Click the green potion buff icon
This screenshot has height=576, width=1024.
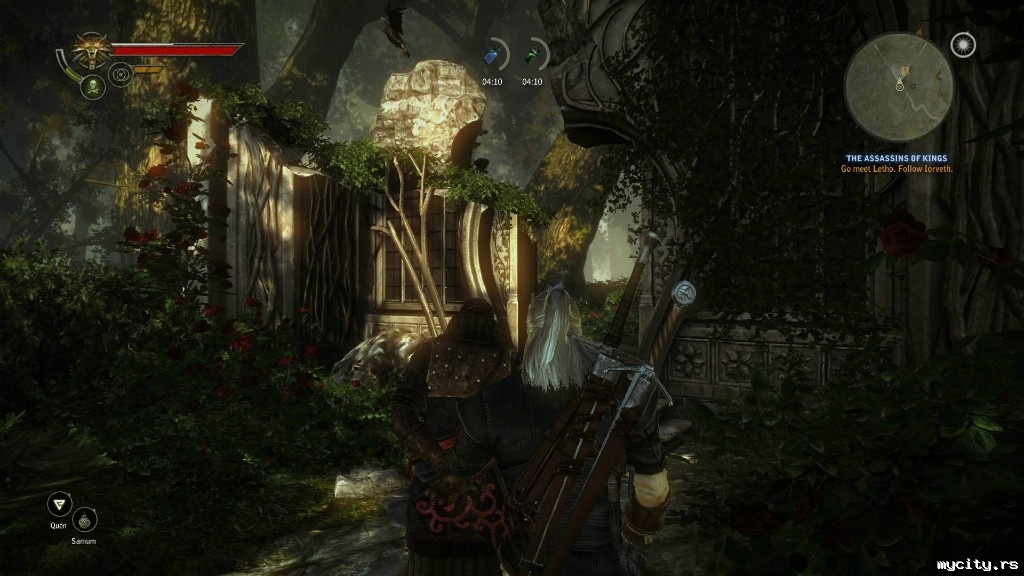(532, 56)
